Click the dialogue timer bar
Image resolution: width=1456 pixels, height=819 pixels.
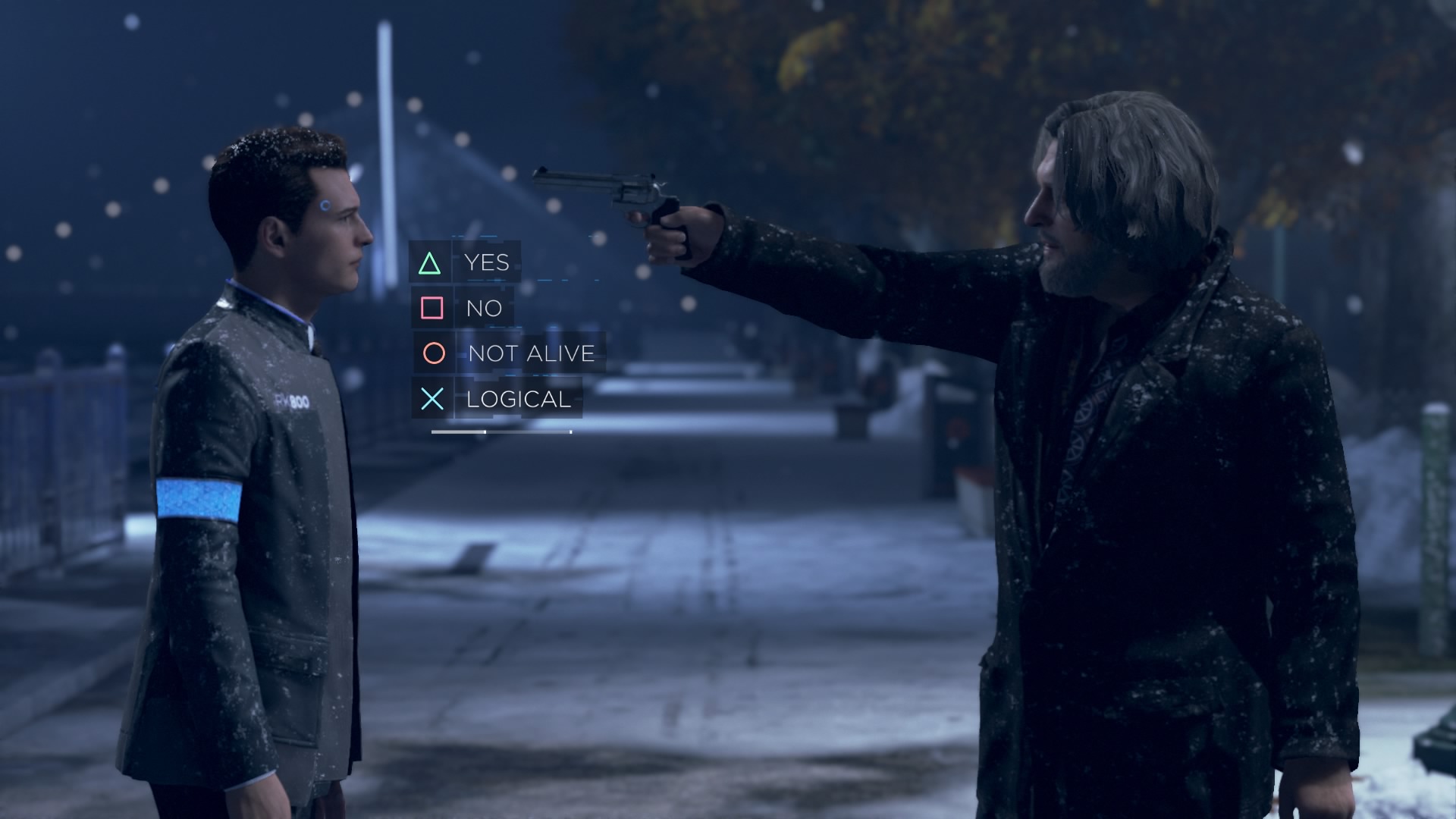(500, 431)
